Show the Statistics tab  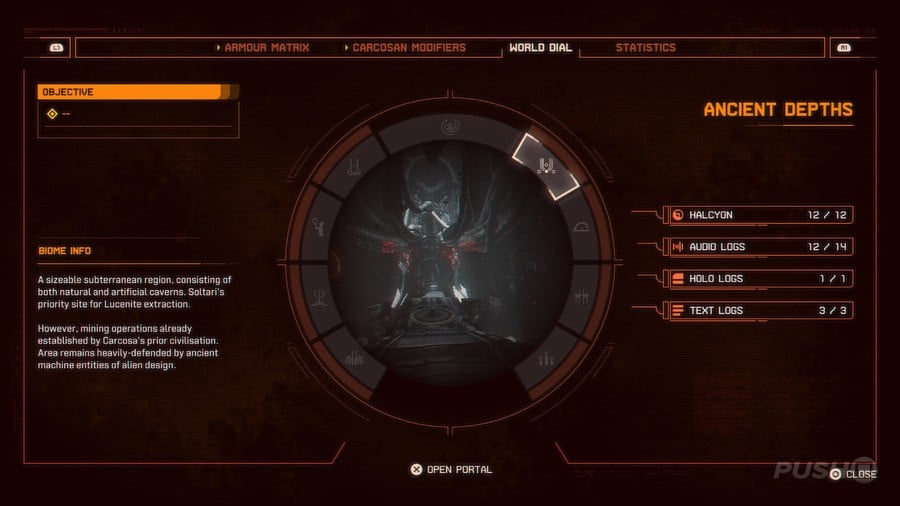pos(645,47)
